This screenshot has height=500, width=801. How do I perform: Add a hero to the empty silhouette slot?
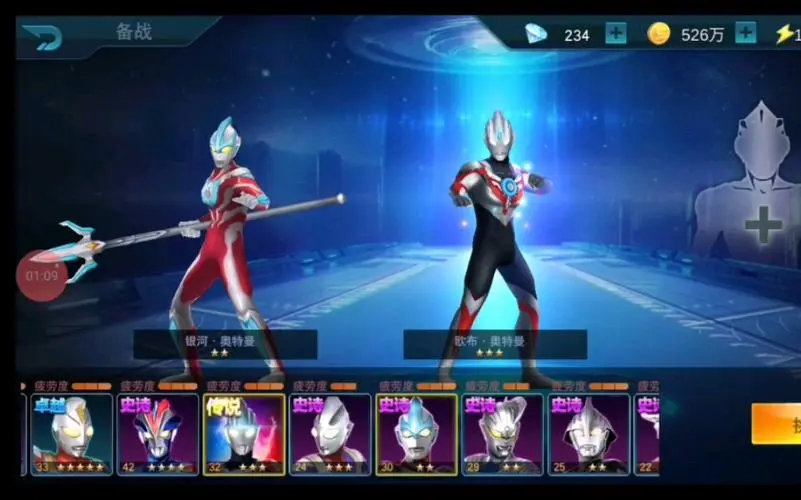[x=763, y=226]
